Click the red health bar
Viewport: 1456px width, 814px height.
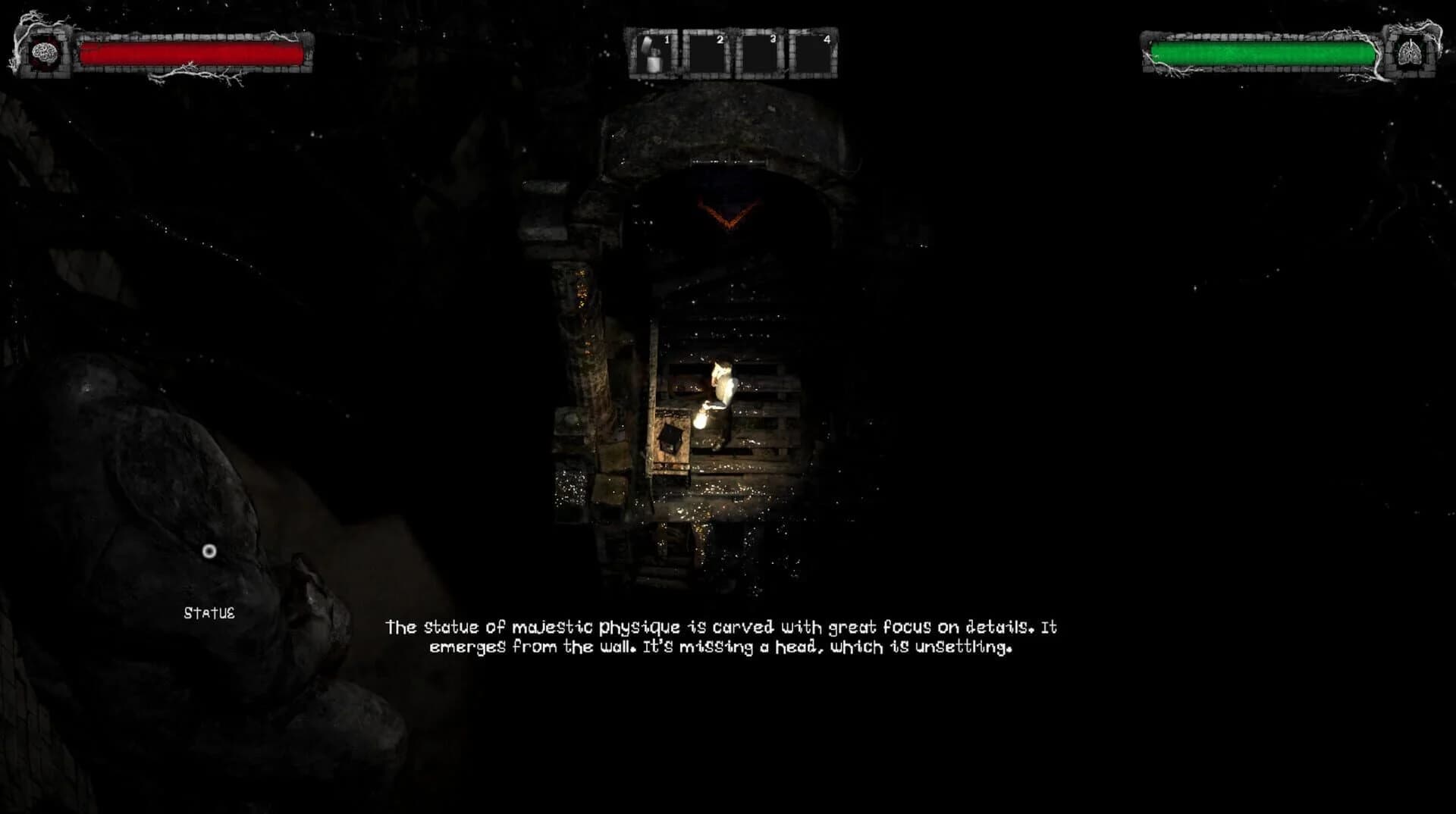click(190, 53)
